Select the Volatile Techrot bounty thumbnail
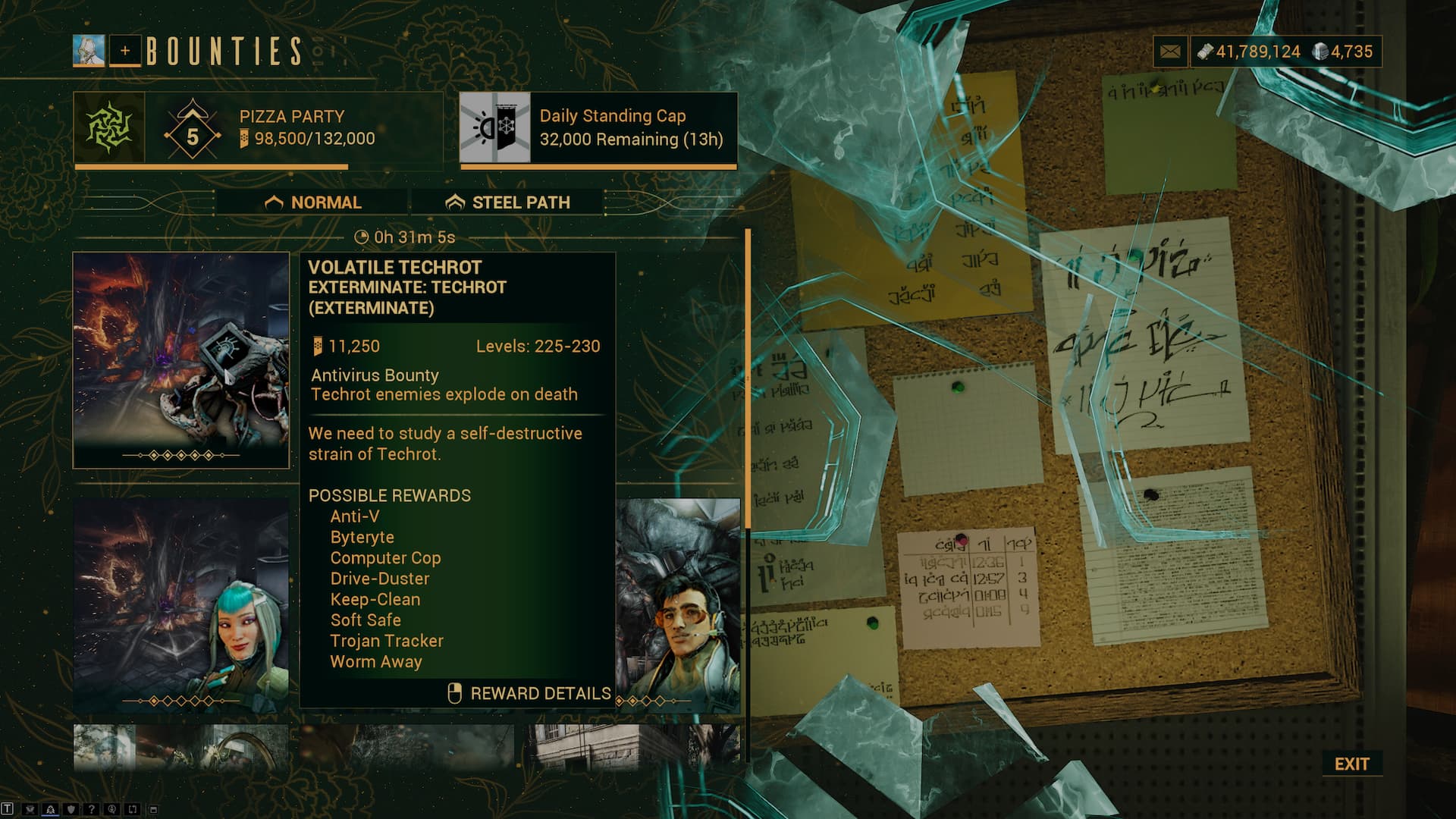The image size is (1456, 819). (x=181, y=359)
